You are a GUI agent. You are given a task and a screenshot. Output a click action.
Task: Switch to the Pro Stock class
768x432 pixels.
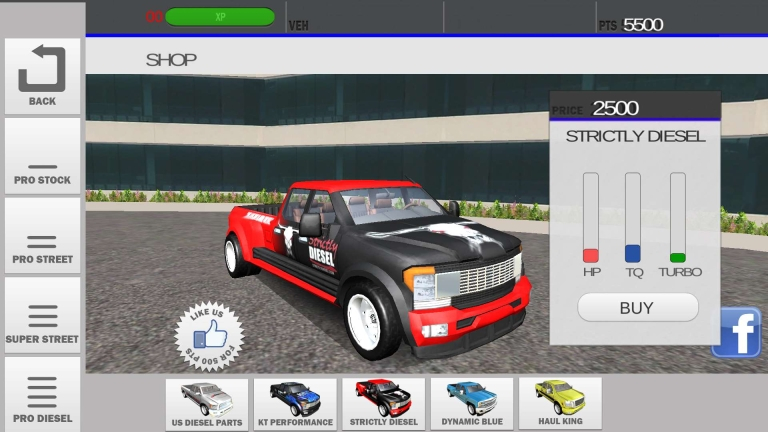click(42, 157)
